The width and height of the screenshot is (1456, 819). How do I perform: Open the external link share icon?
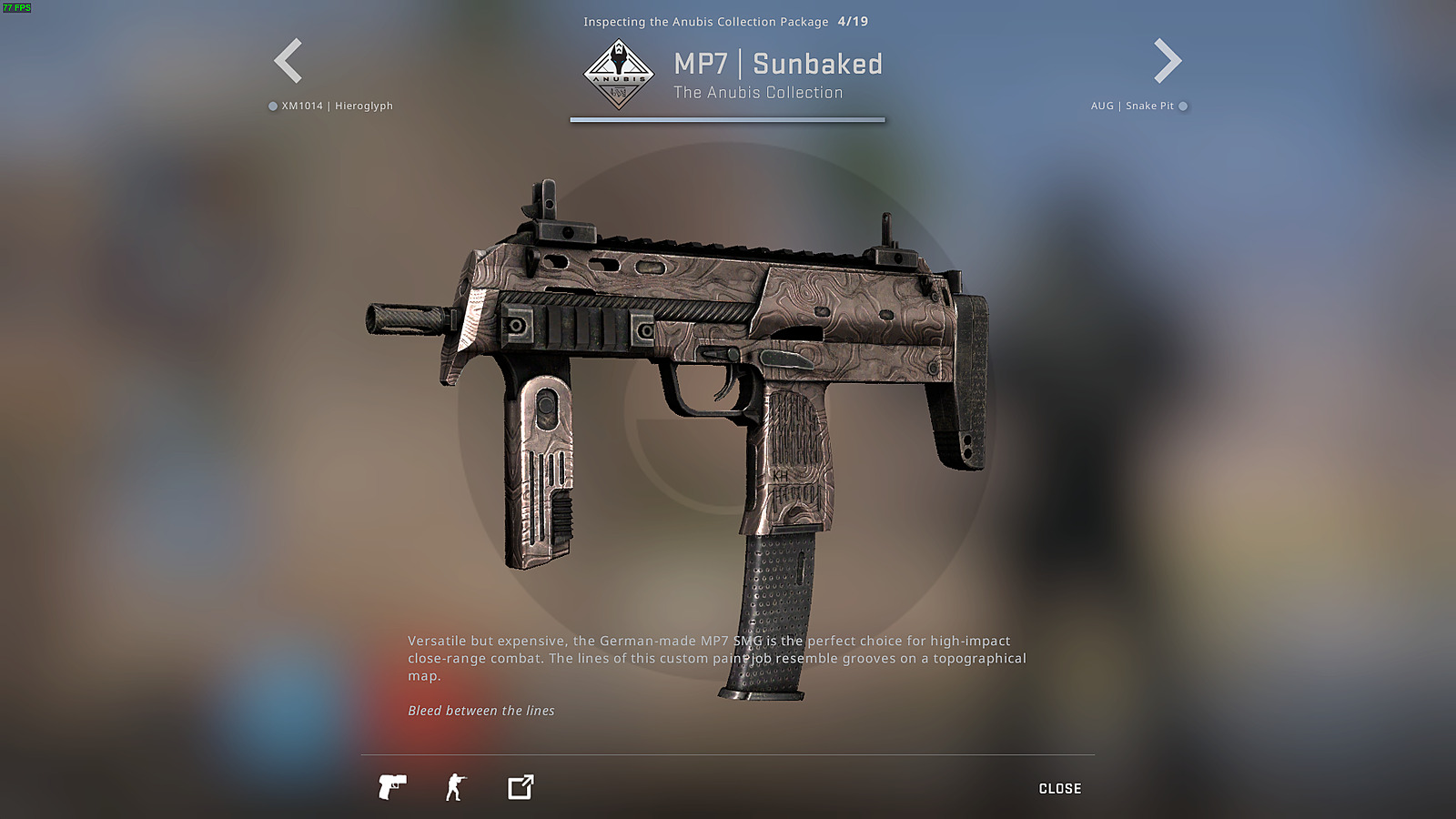coord(521,787)
